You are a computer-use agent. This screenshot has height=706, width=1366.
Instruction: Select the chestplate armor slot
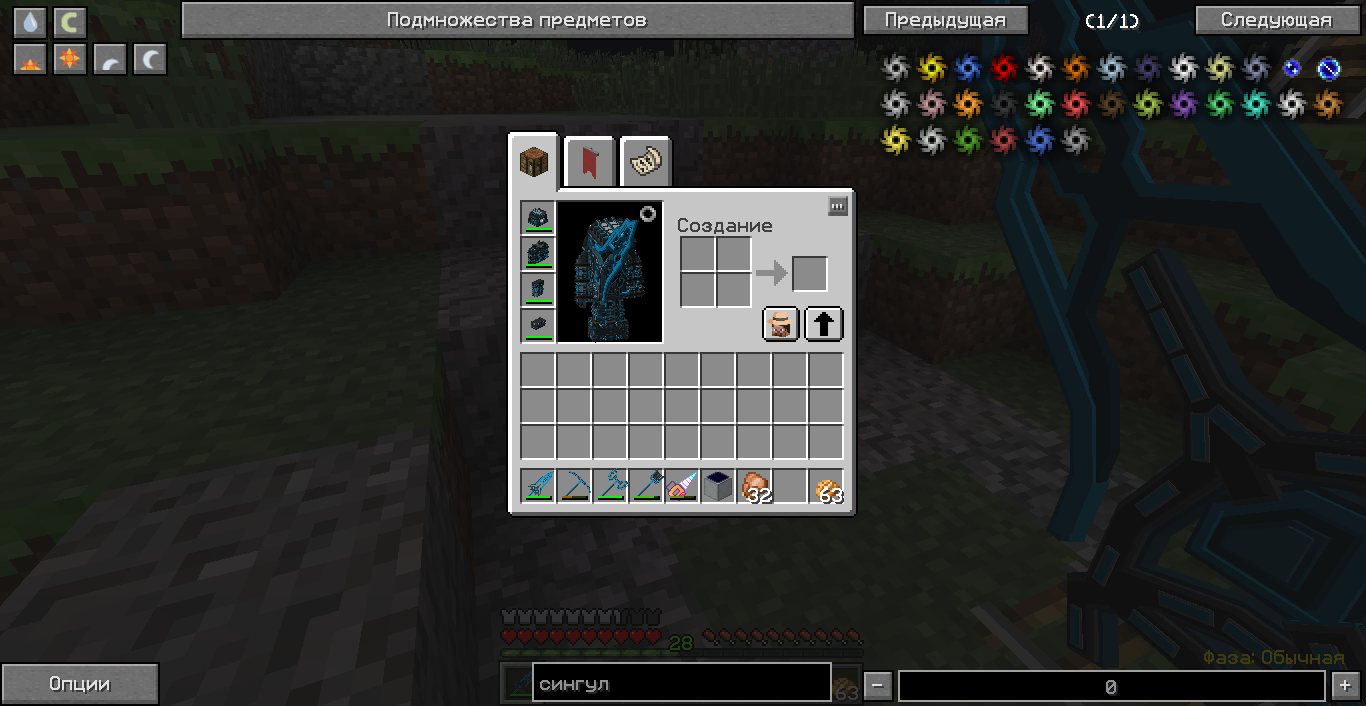tap(538, 254)
